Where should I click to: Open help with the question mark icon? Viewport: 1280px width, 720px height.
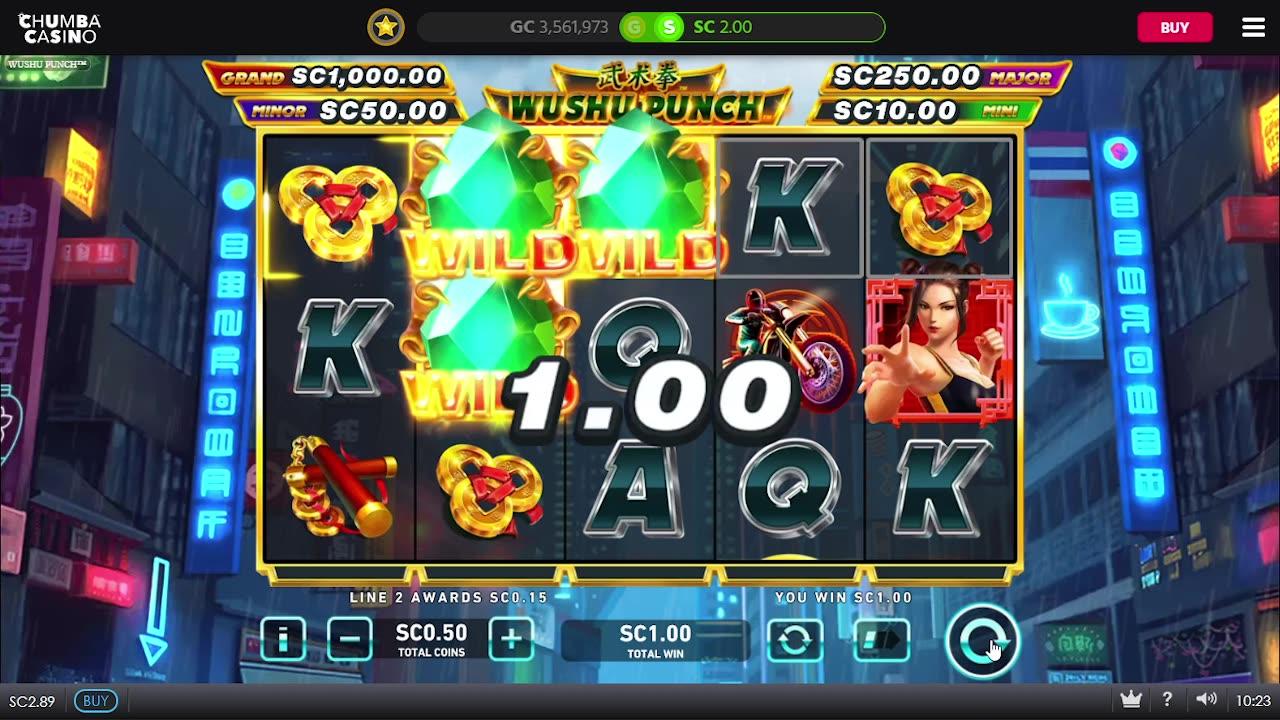[x=1167, y=699]
